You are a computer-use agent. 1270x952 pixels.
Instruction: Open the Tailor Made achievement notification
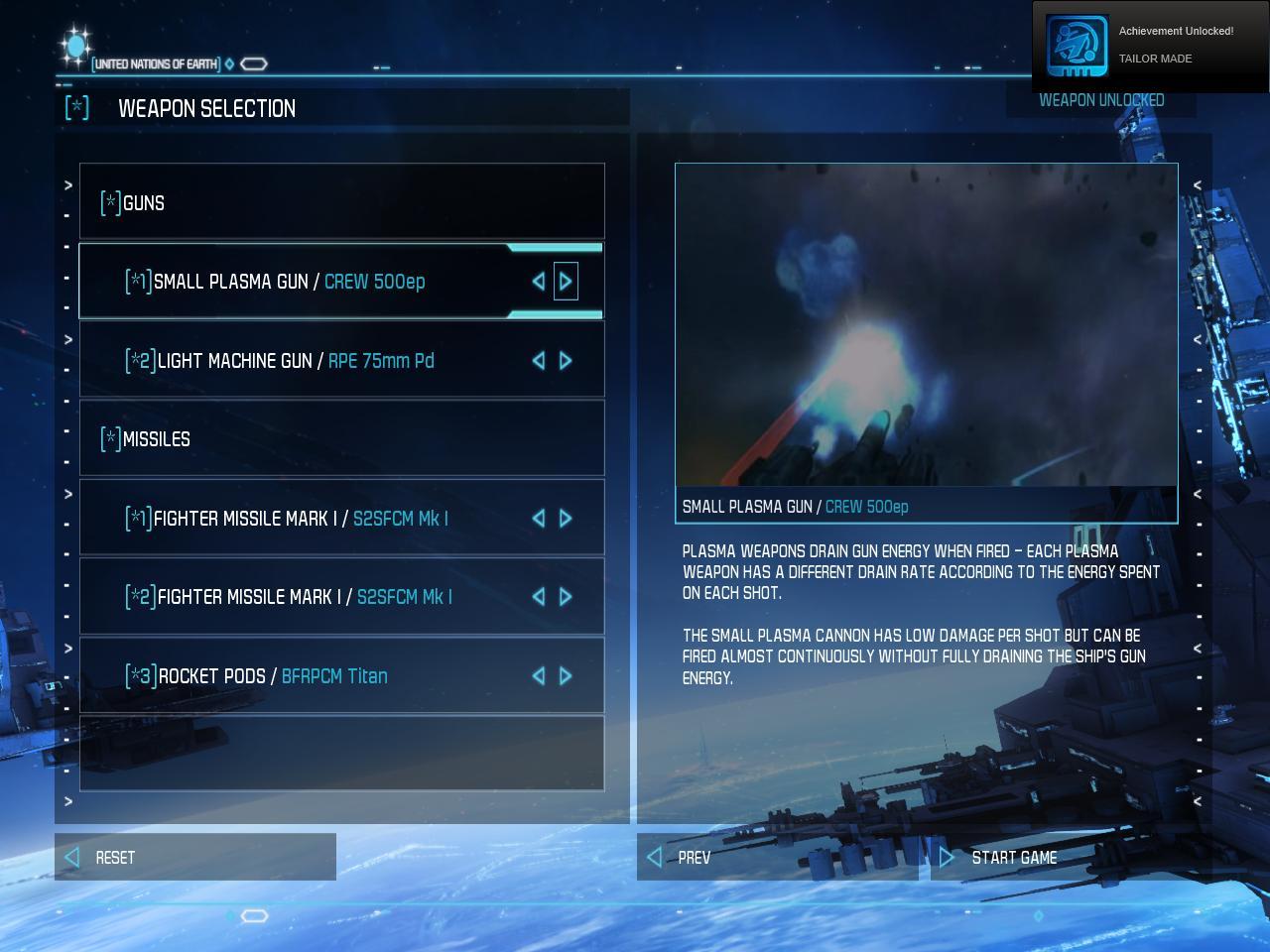coord(1150,46)
